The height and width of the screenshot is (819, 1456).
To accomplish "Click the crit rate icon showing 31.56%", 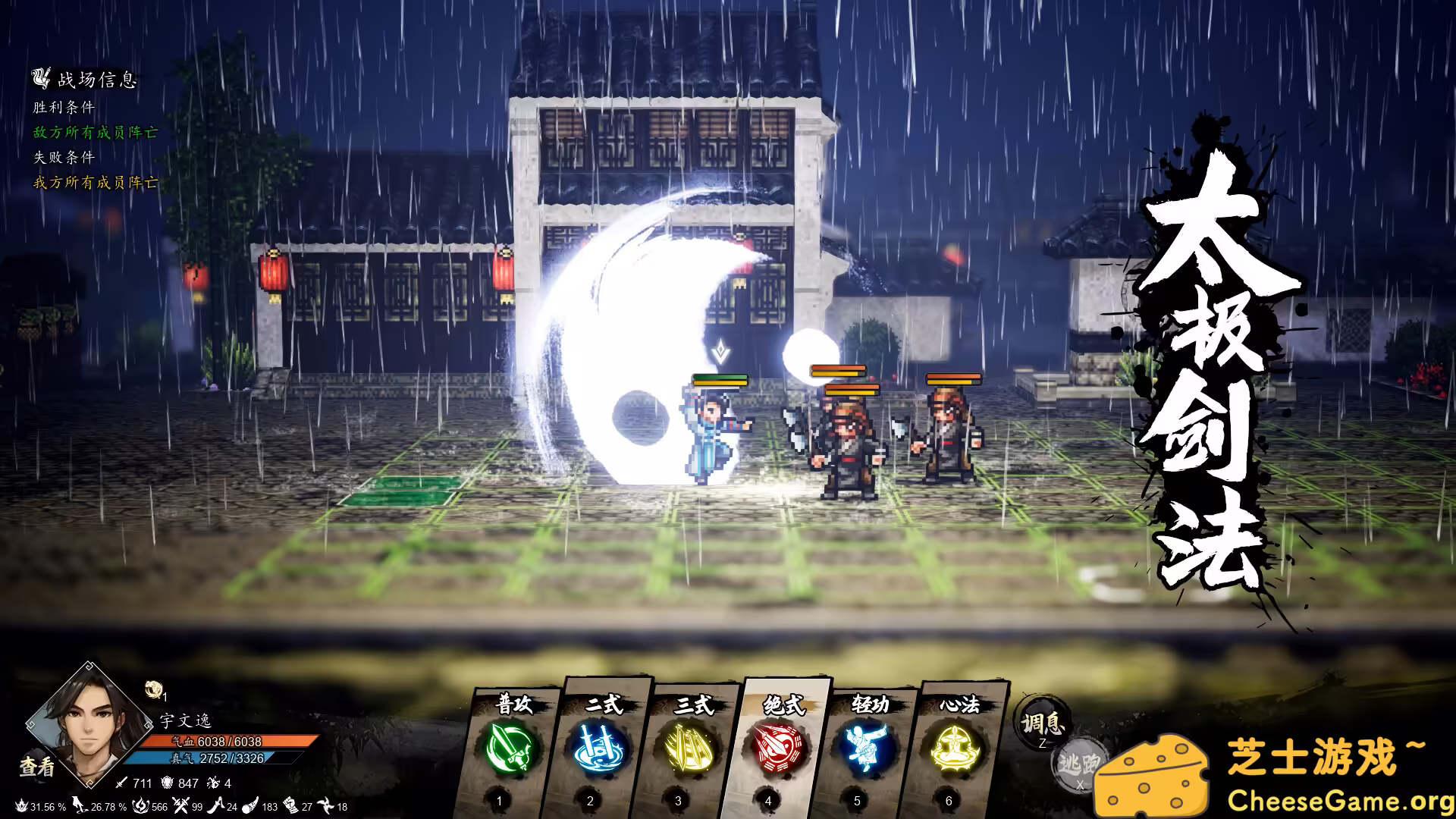I will (21, 805).
